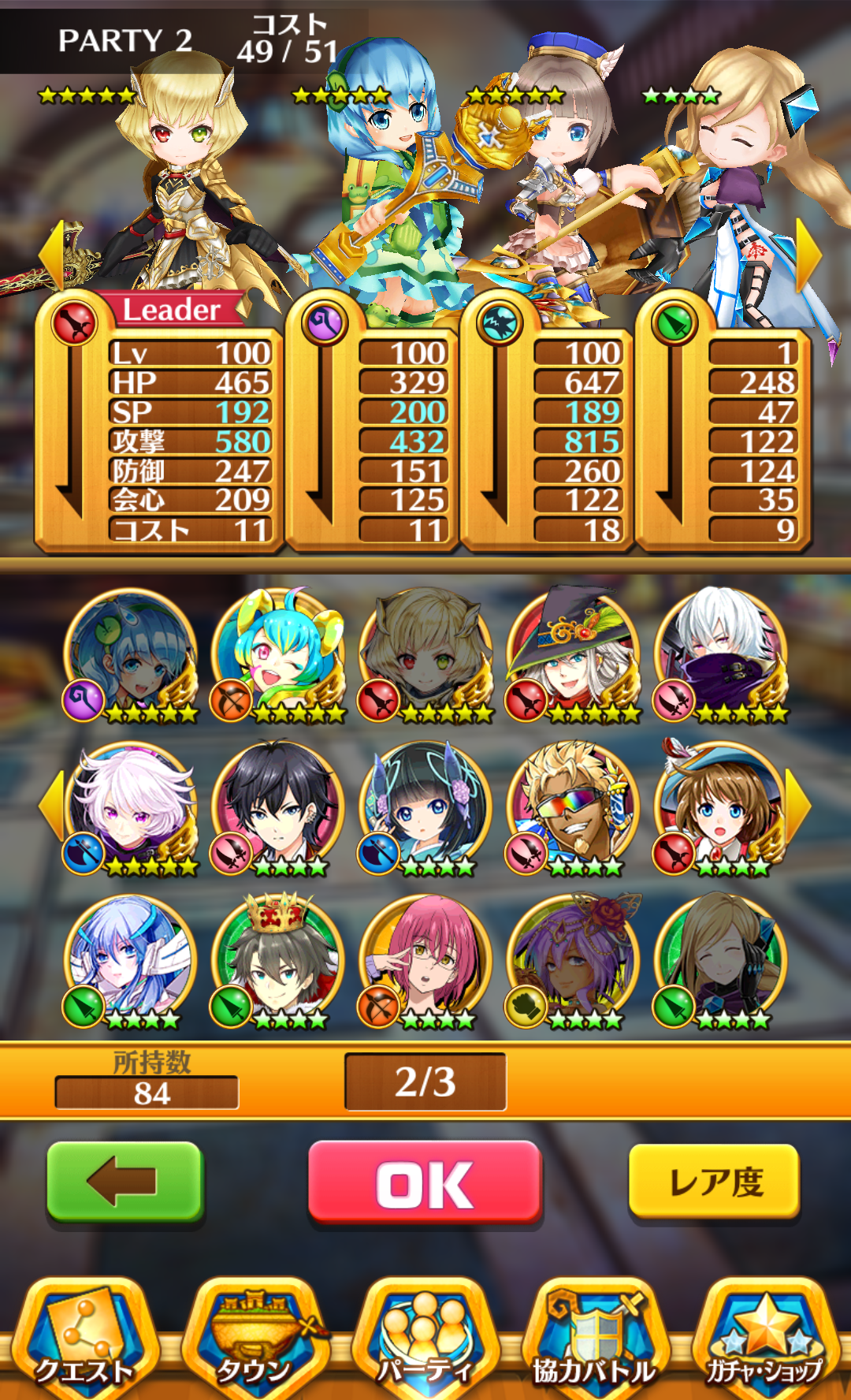Image resolution: width=851 pixels, height=1400 pixels.
Task: Confirm the party with the OK button
Action: tap(425, 1182)
